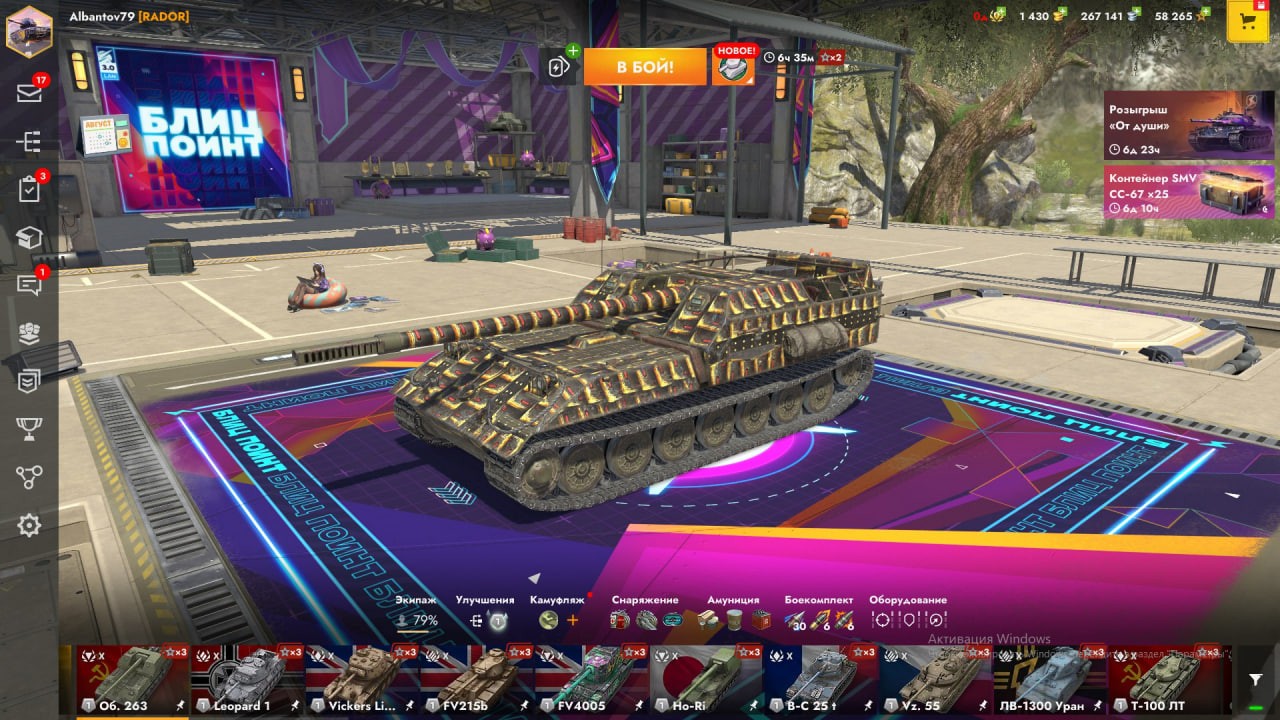Screen dimensions: 1280x720
Task: Open the trophy tournaments icon
Action: point(29,429)
